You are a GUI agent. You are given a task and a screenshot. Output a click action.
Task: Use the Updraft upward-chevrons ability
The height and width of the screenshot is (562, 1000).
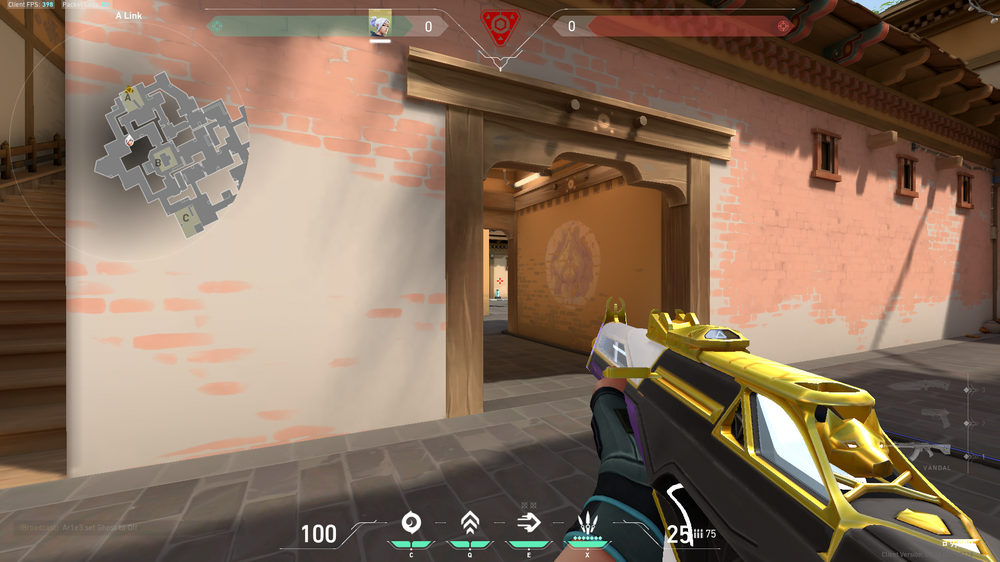[469, 522]
